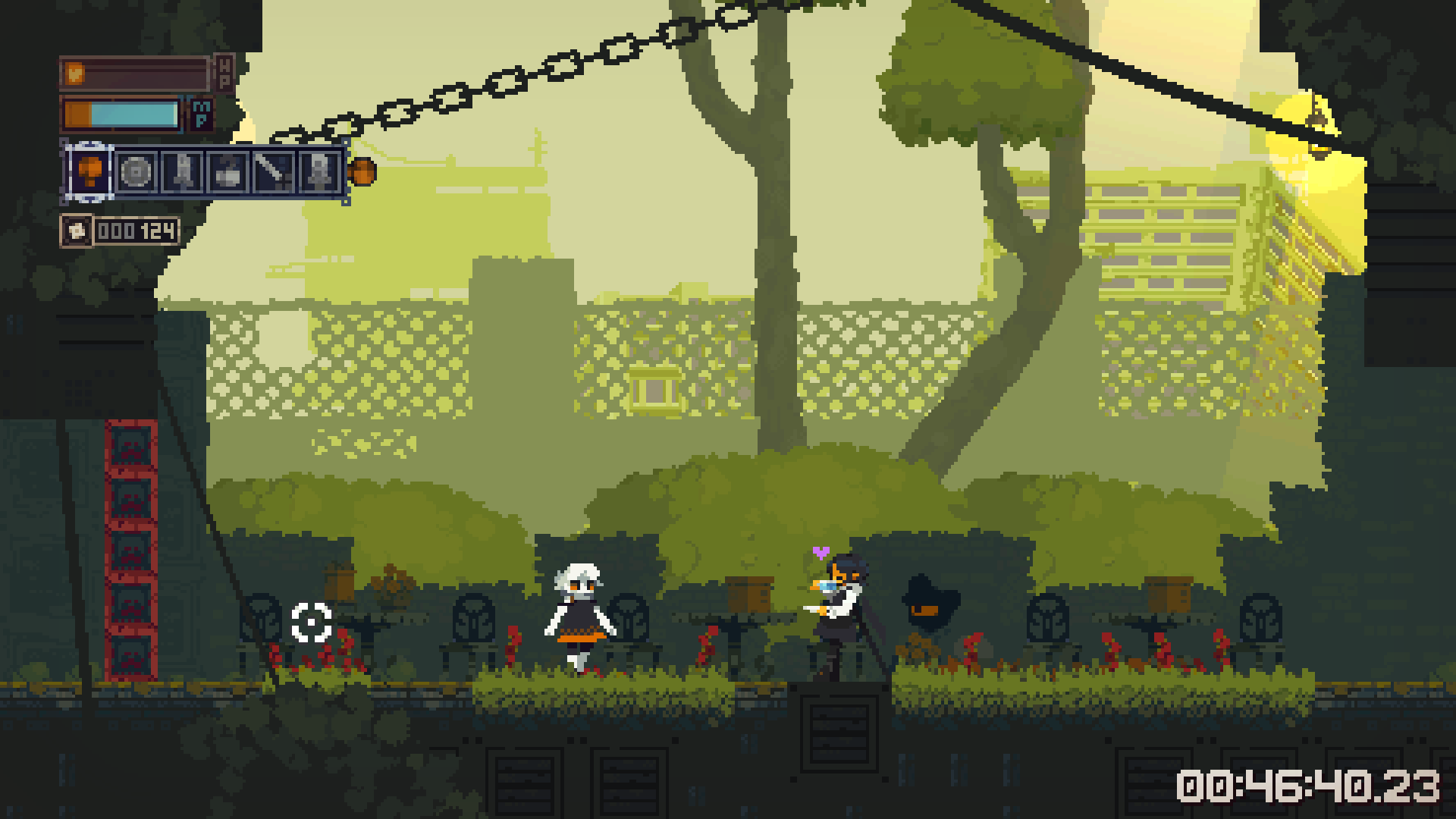Click the filled orange portion of the MP bar
The image size is (1456, 819).
point(77,115)
